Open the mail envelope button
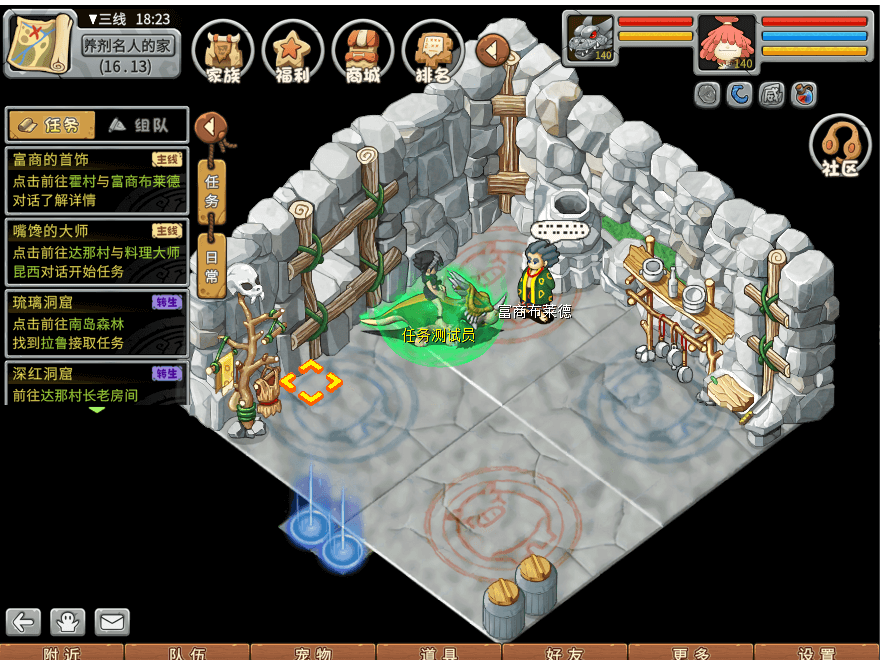 (x=112, y=622)
